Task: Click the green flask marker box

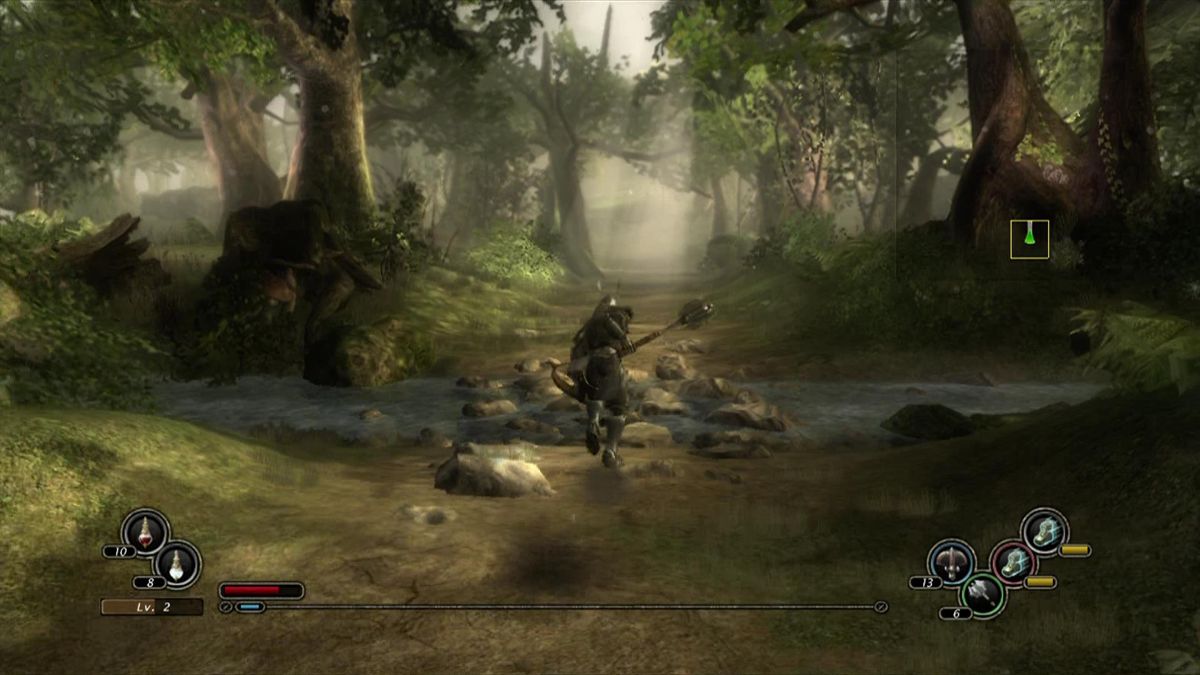Action: tap(1029, 239)
